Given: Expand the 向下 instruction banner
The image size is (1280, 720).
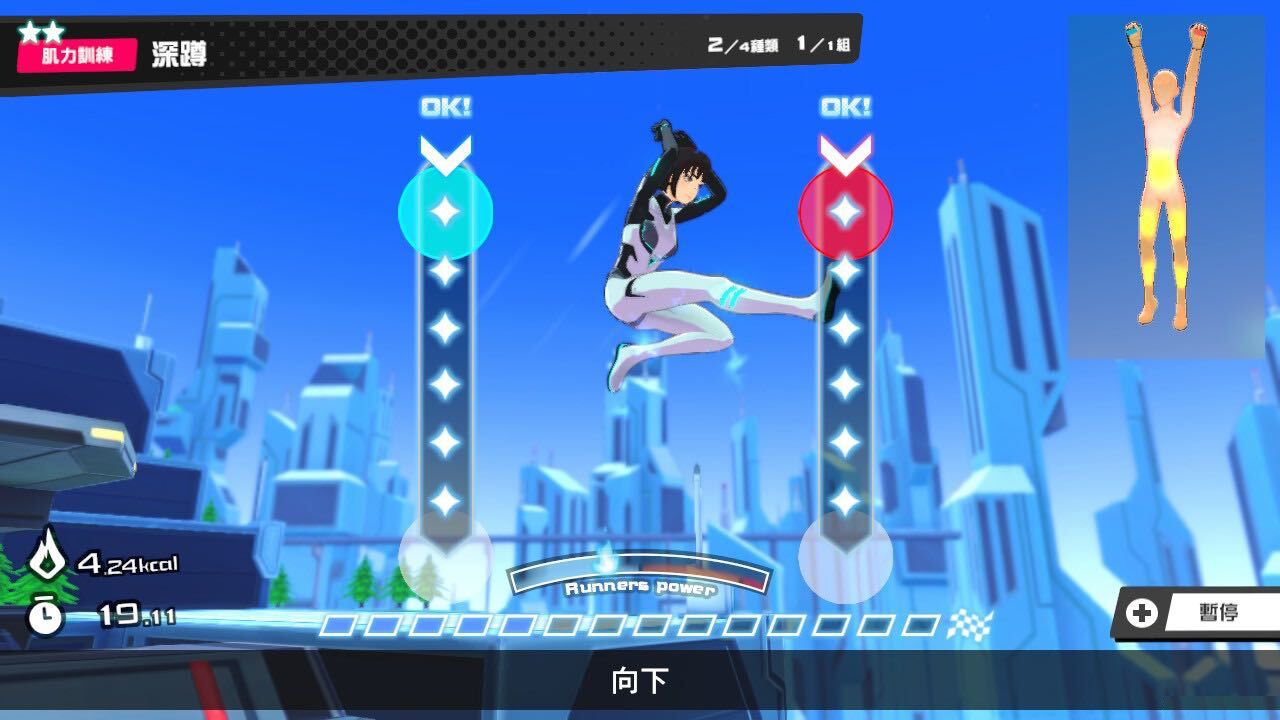Looking at the screenshot, I should click(640, 676).
